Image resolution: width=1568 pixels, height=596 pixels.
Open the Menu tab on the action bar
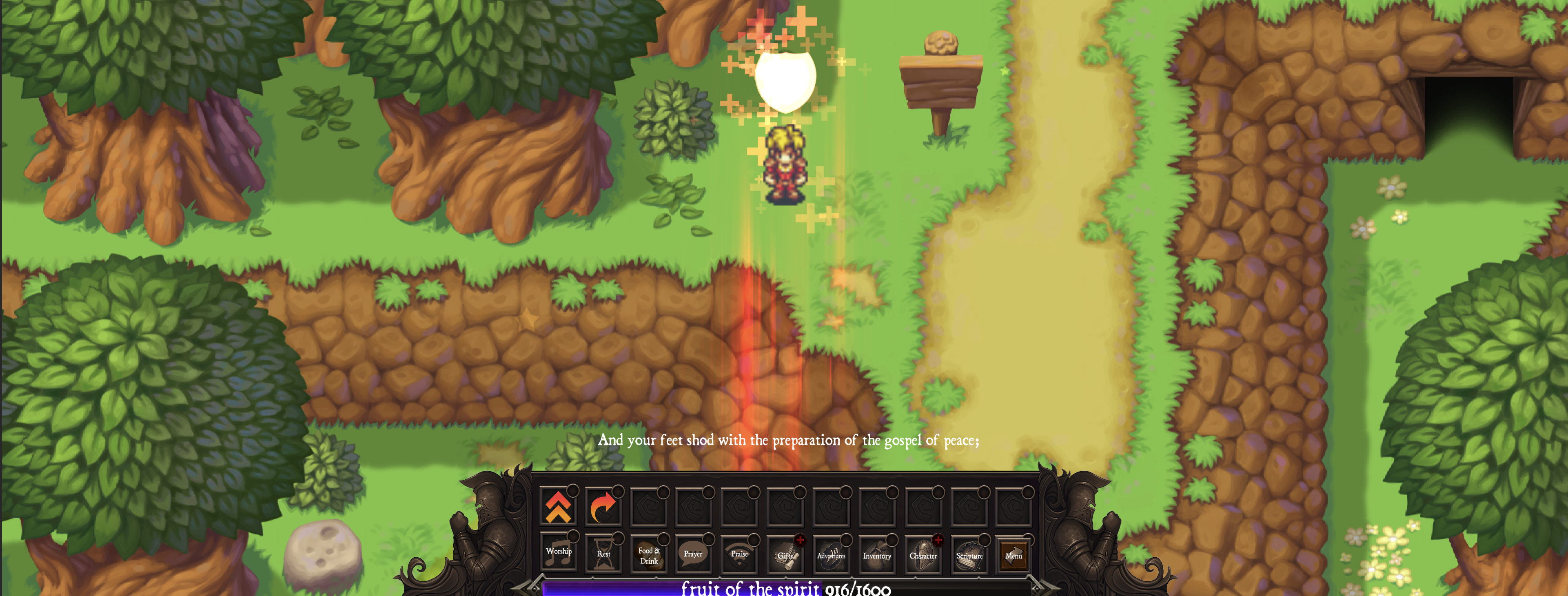pyautogui.click(x=1014, y=556)
